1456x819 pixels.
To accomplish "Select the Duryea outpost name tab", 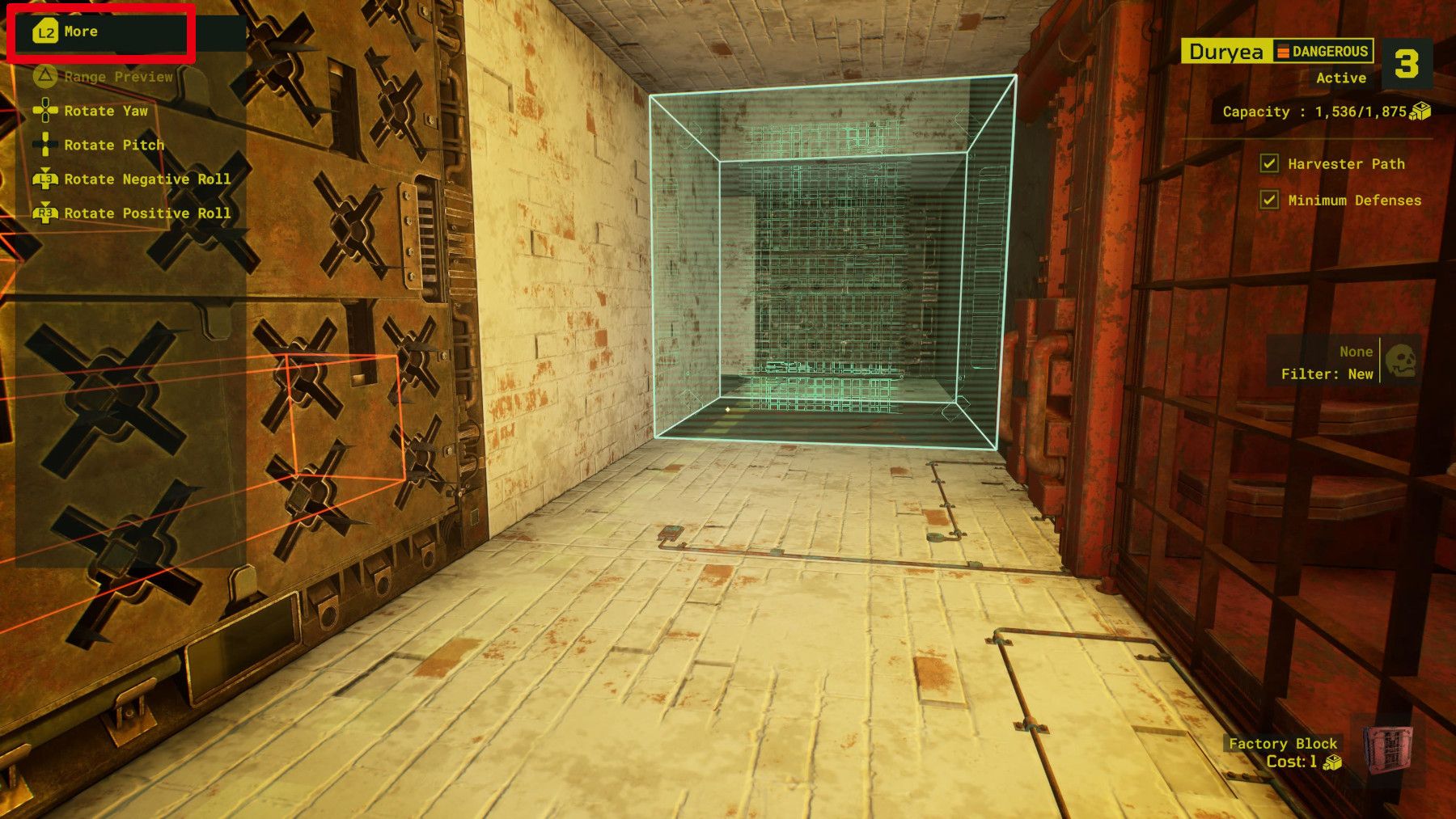I will click(x=1227, y=51).
